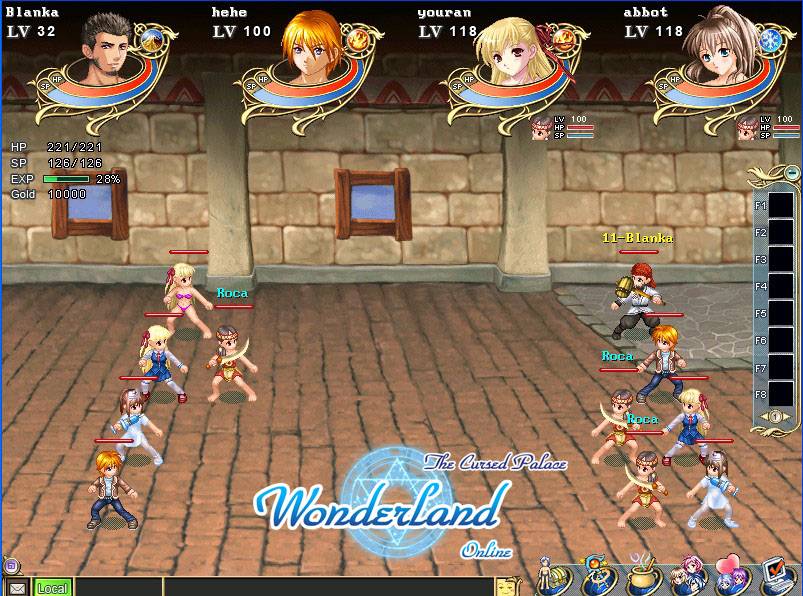
Task: Open the heart couple relationship icon
Action: point(734,575)
